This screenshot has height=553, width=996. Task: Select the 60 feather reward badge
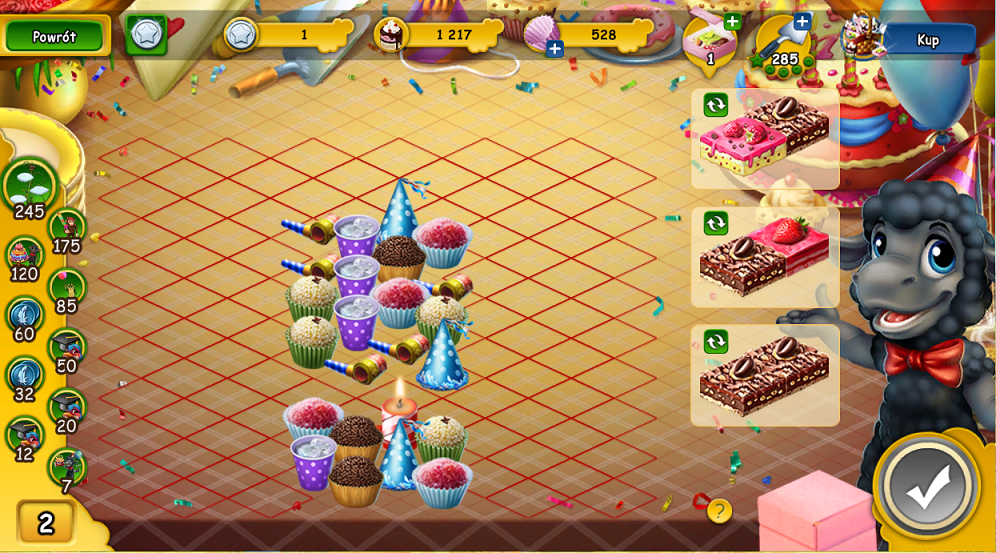24,315
